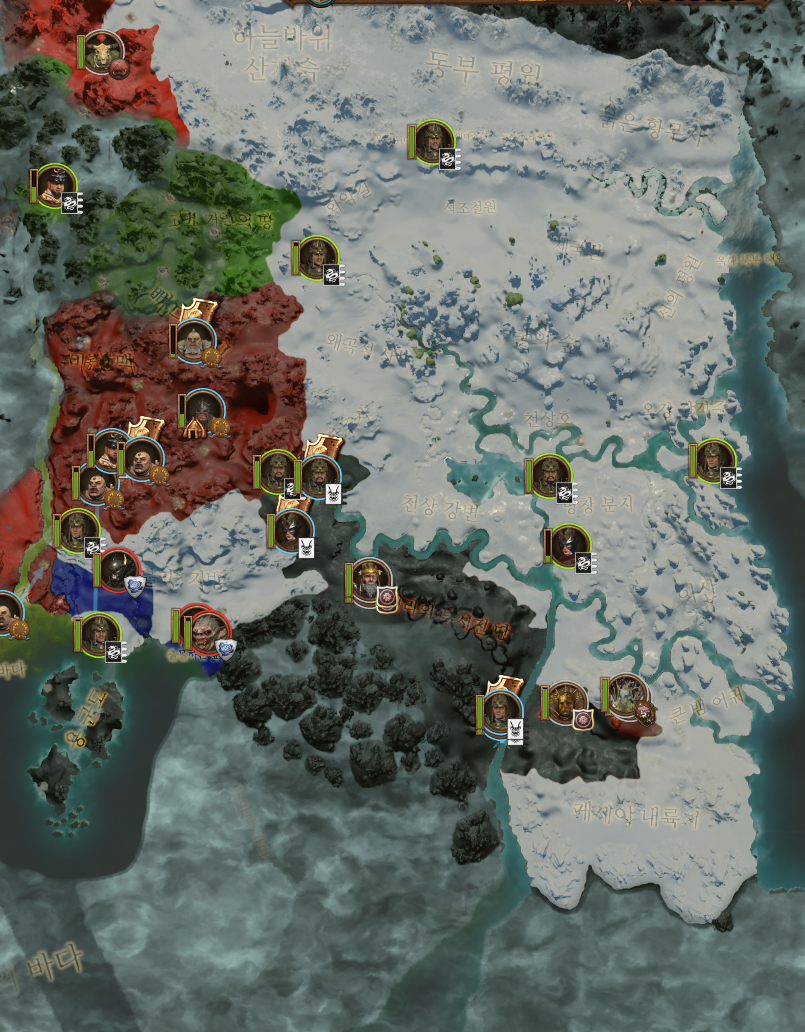This screenshot has width=805, height=1032.
Task: Choose the red-masked lady with dragon banner
Action: pyautogui.click(x=570, y=546)
